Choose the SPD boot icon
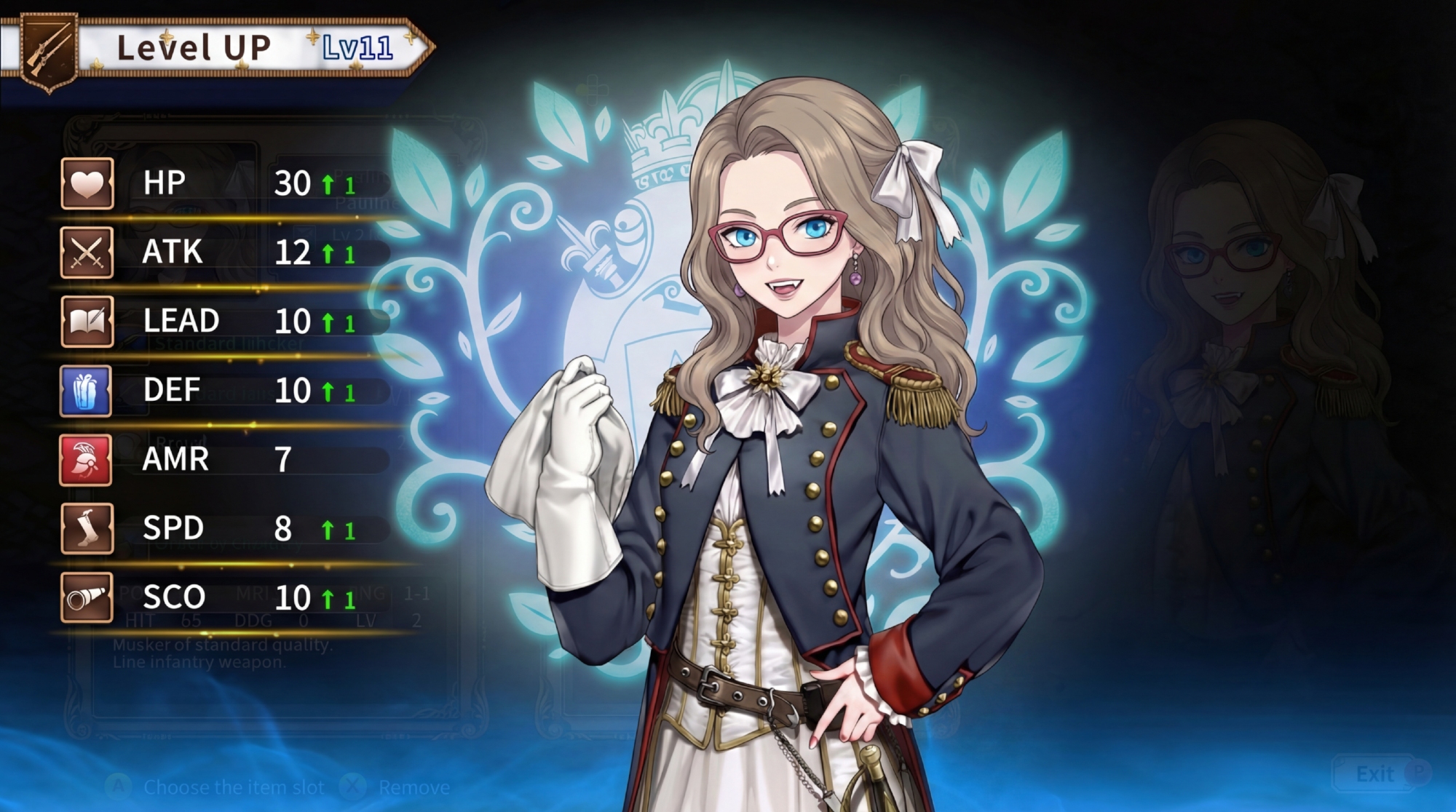 click(x=87, y=529)
